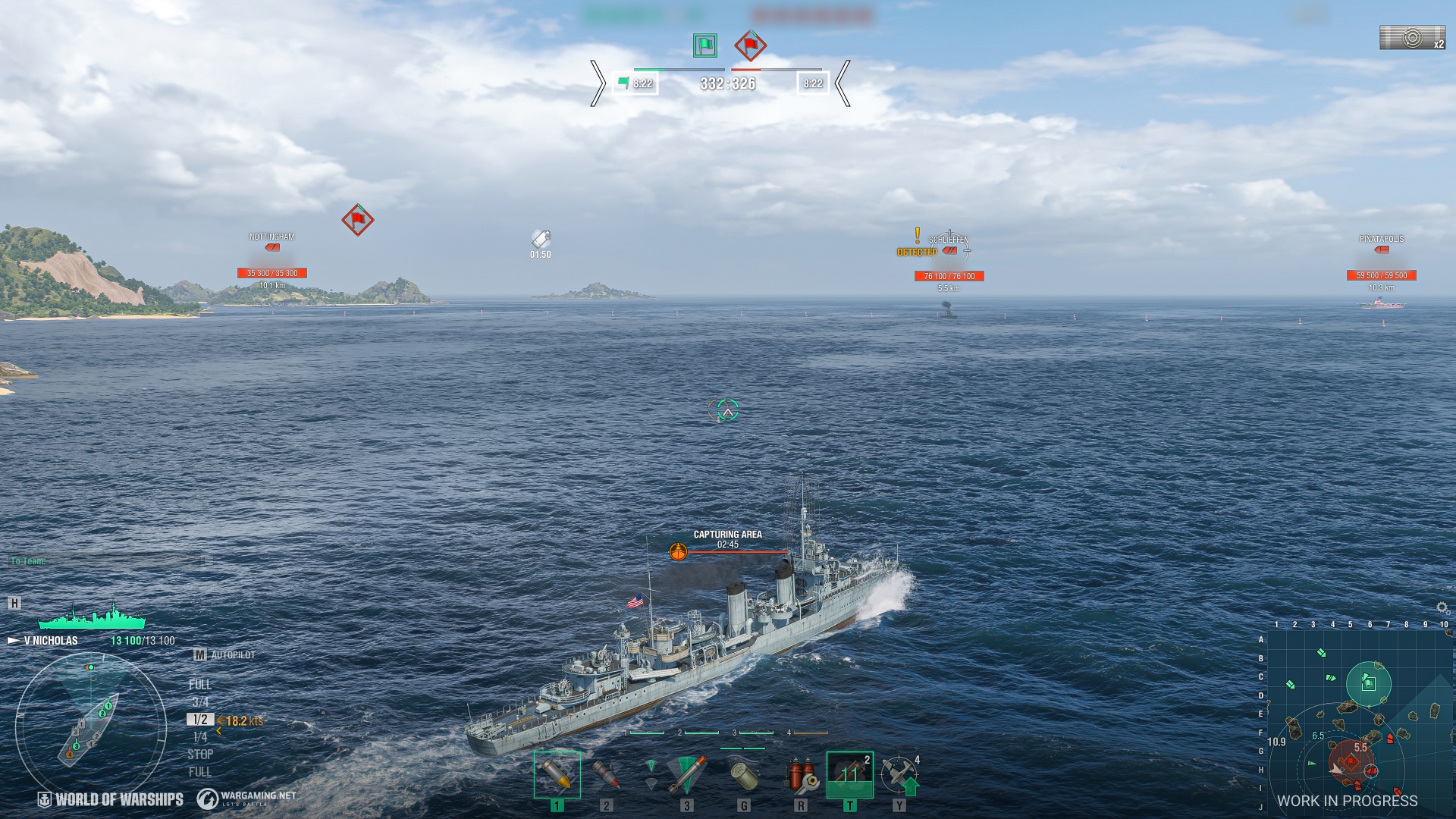Click the enemy red base marker in the sky

click(x=357, y=220)
